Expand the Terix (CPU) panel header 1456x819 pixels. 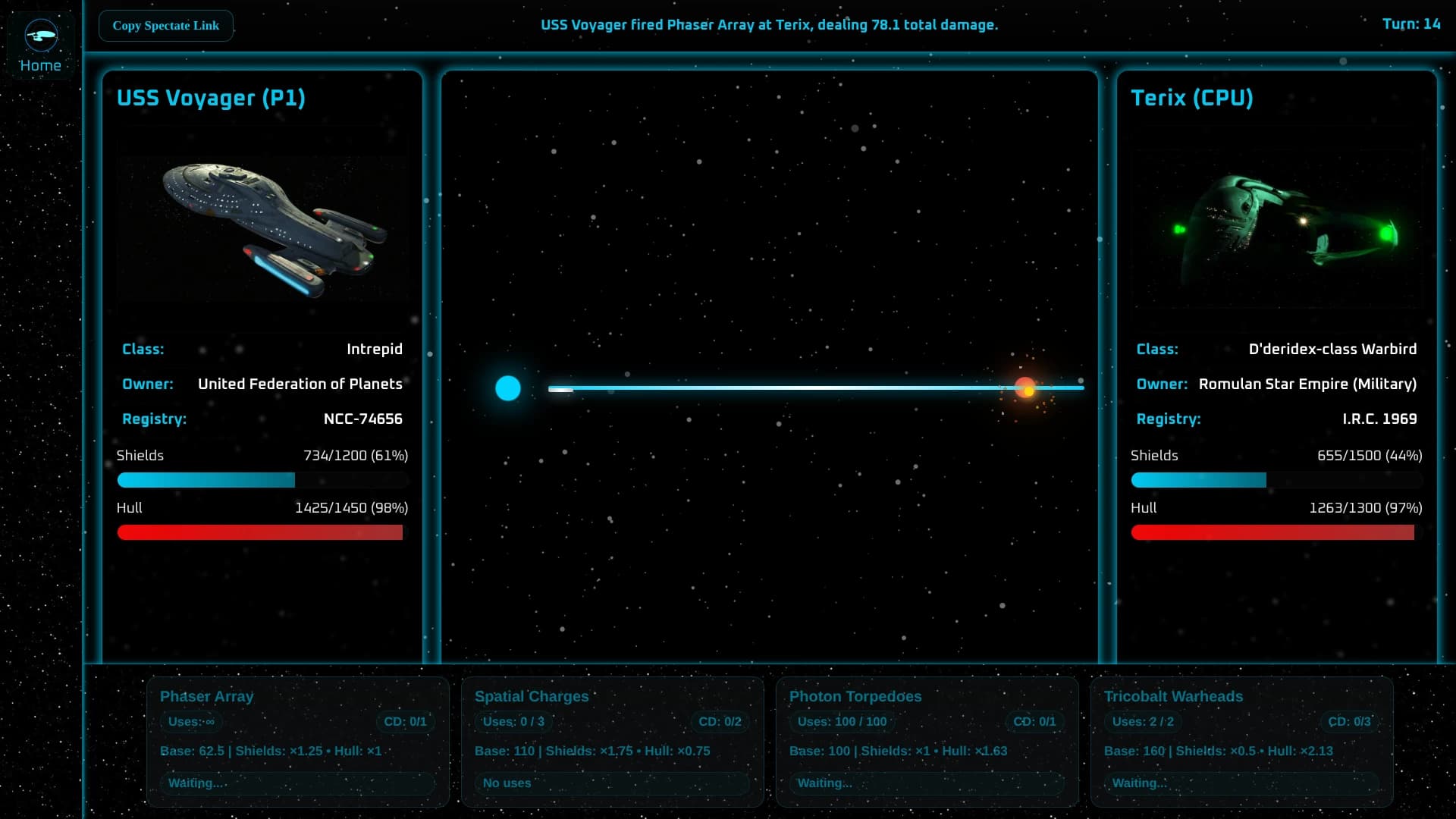[1192, 97]
